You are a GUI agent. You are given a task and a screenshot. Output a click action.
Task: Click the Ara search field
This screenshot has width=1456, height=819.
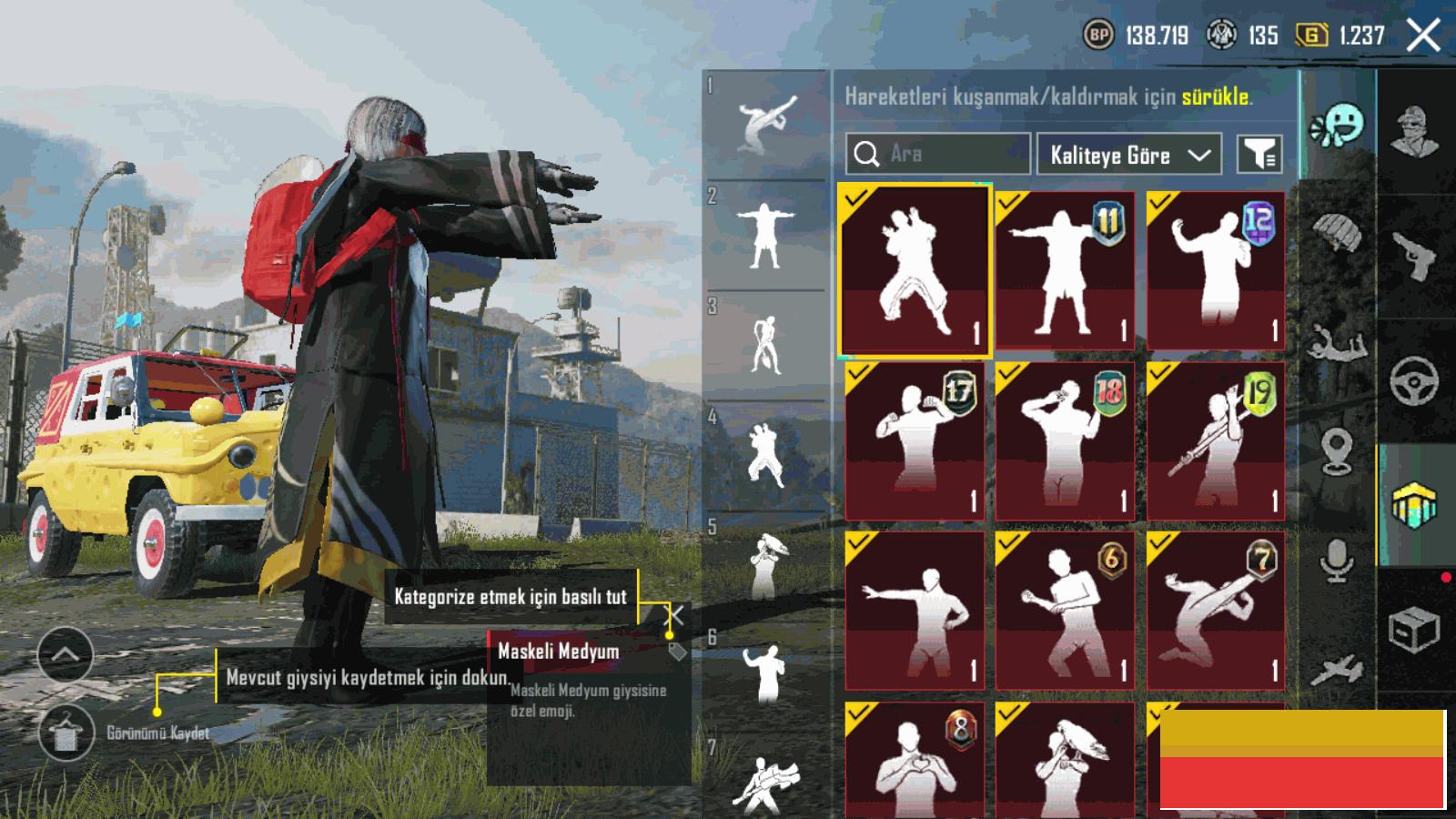[x=937, y=154]
